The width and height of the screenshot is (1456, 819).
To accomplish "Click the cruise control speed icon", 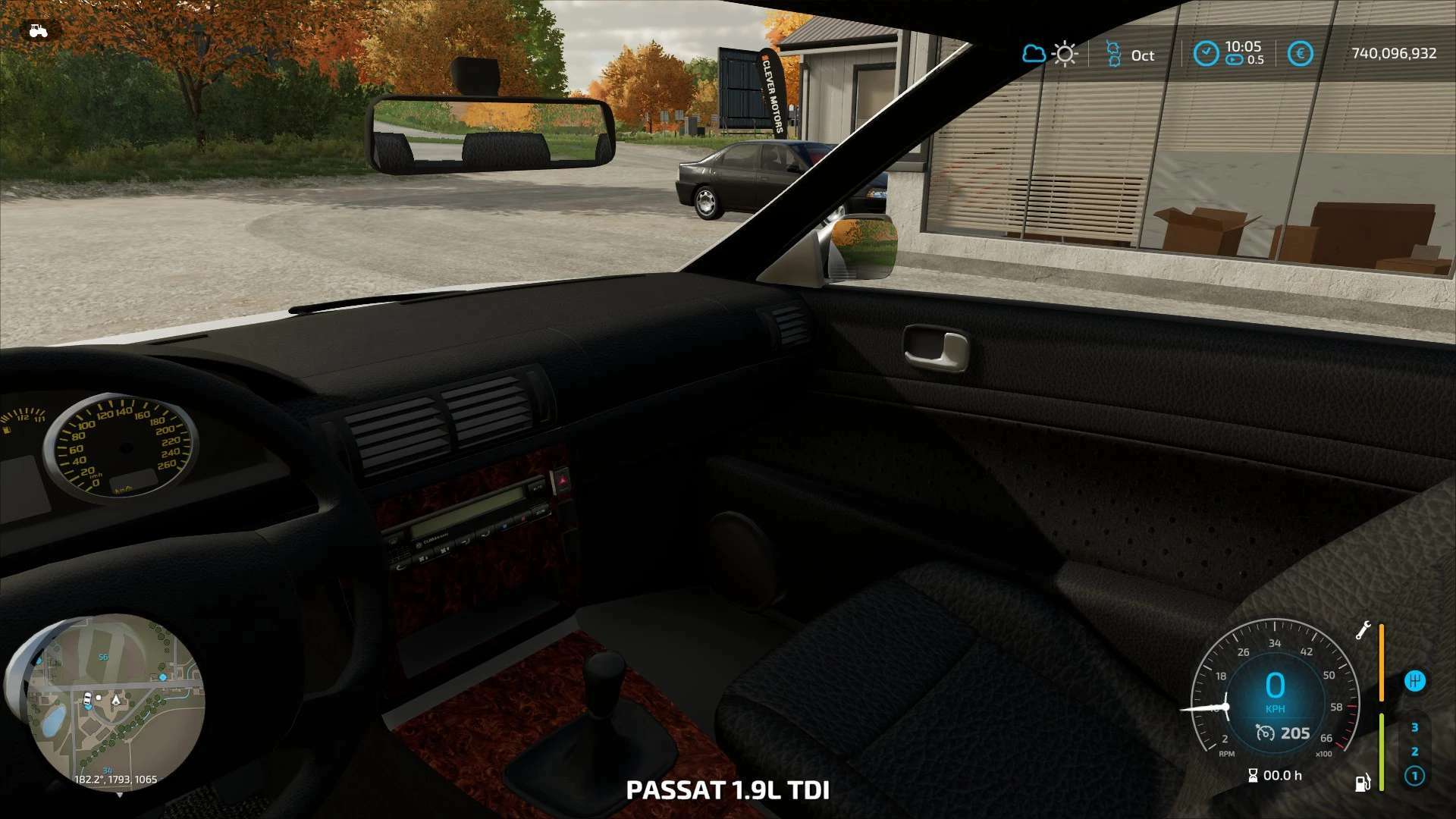I will pyautogui.click(x=1265, y=733).
